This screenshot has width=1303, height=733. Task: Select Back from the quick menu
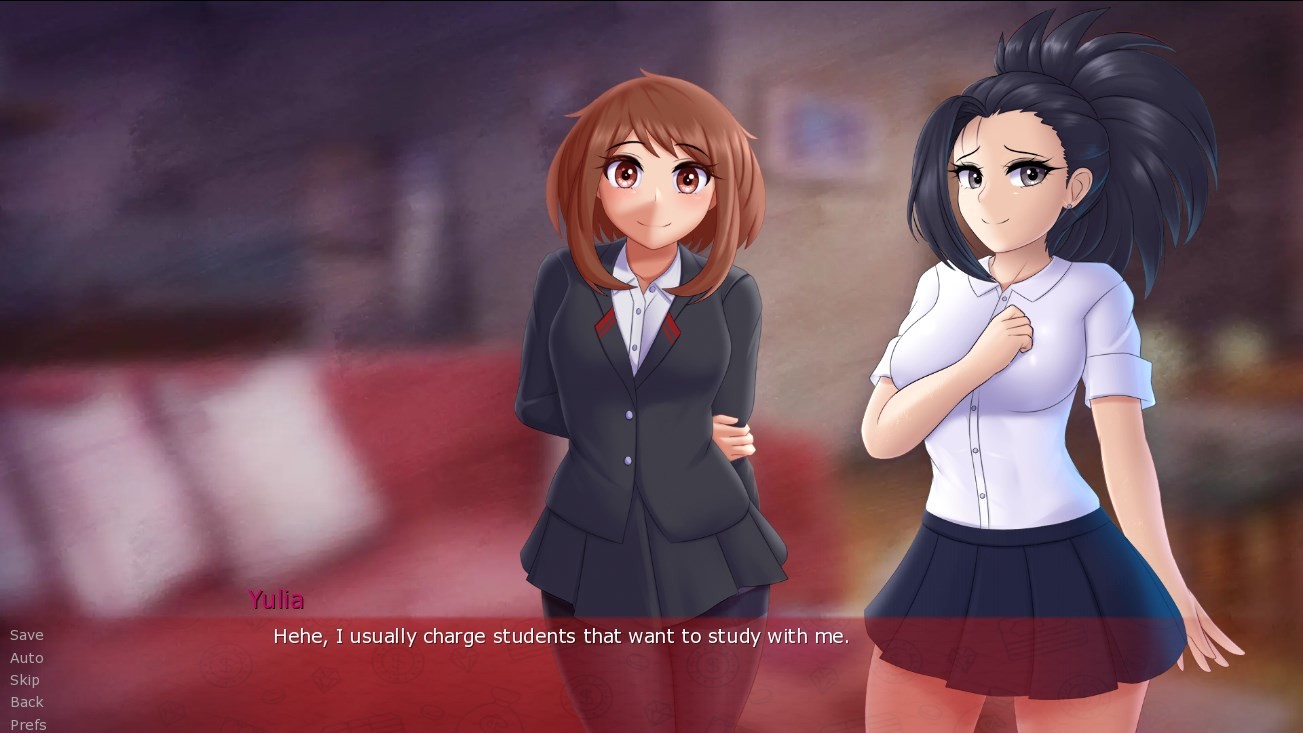pyautogui.click(x=26, y=701)
